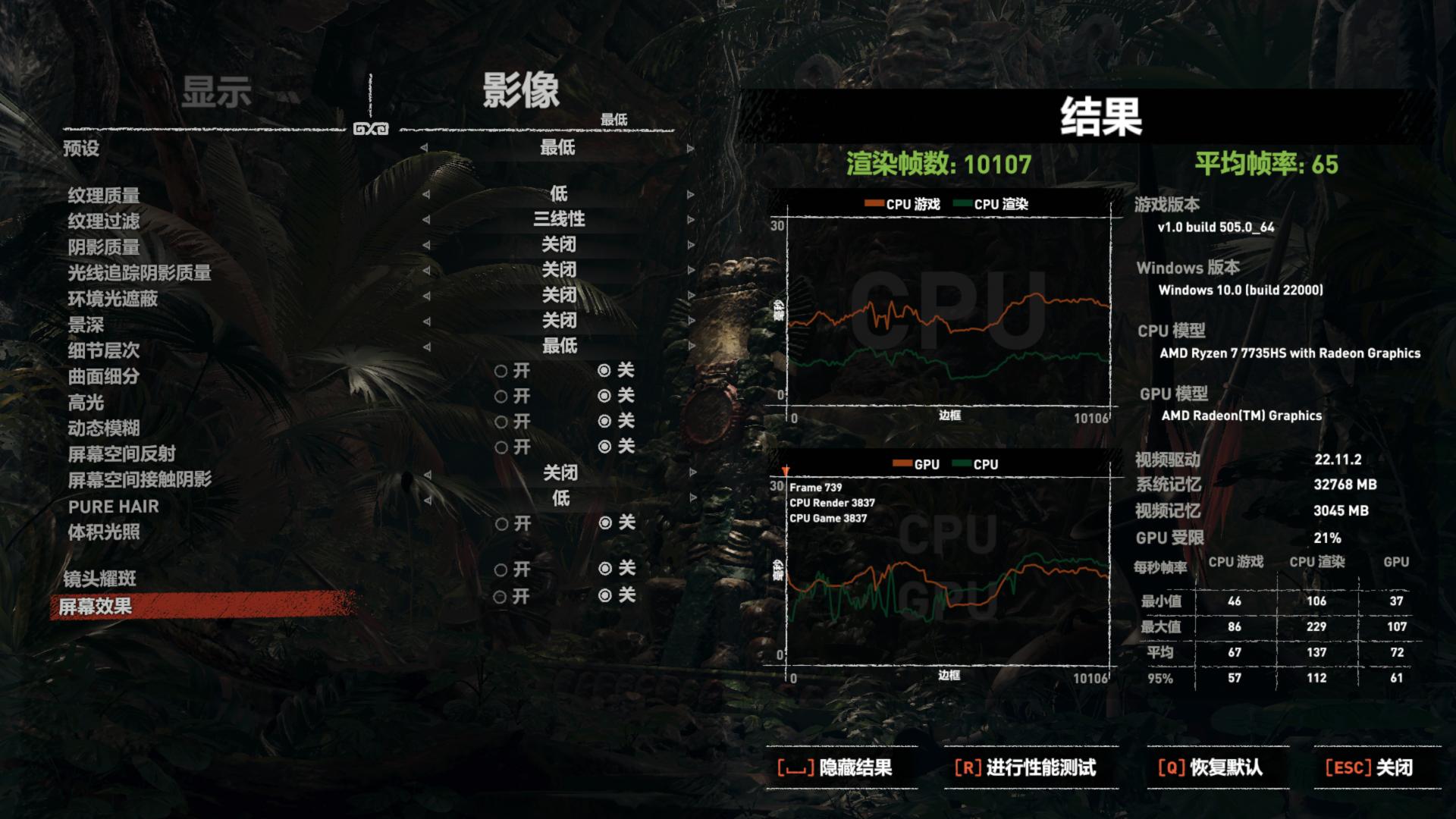Click left arrow beside 阴影质量 关闭 value

point(426,244)
